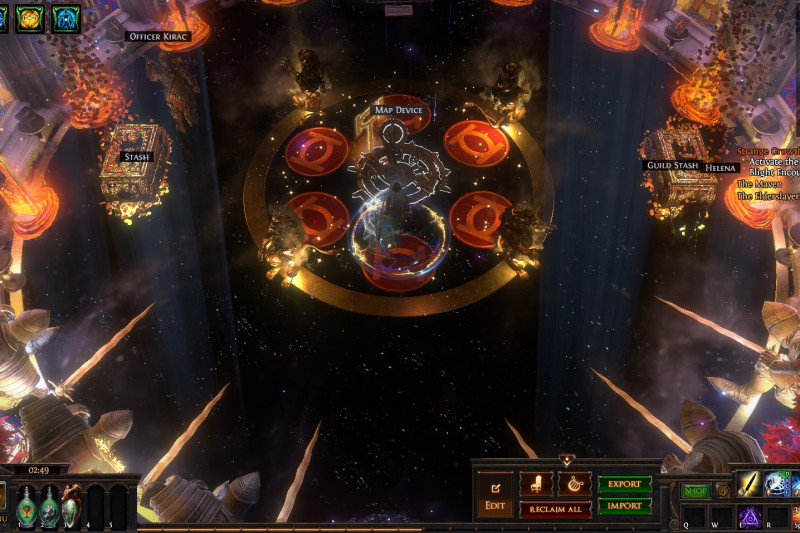Screen dimensions: 800x533
Task: Activate the purple skill on E
Action: (751, 517)
